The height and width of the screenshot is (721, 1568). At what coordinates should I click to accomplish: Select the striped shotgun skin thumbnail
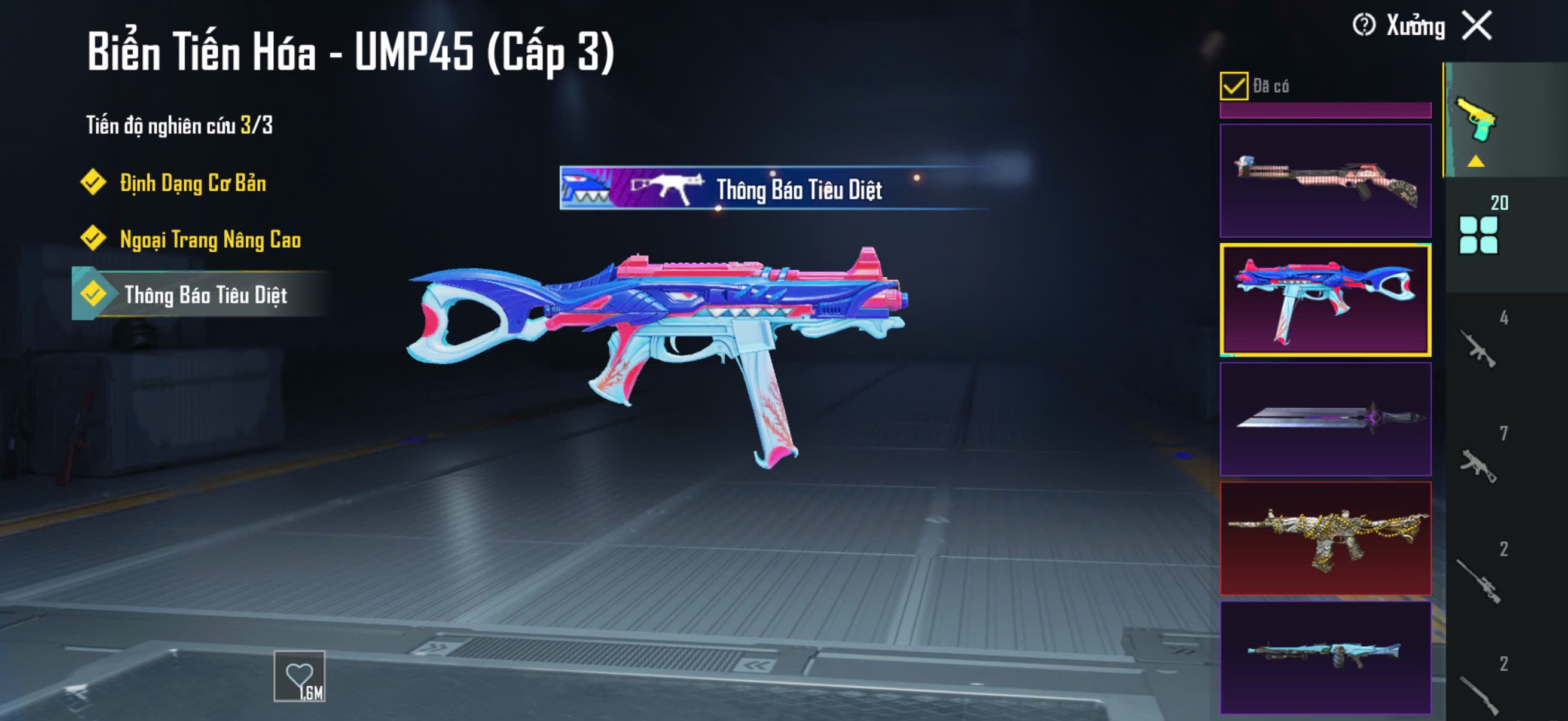tap(1325, 181)
